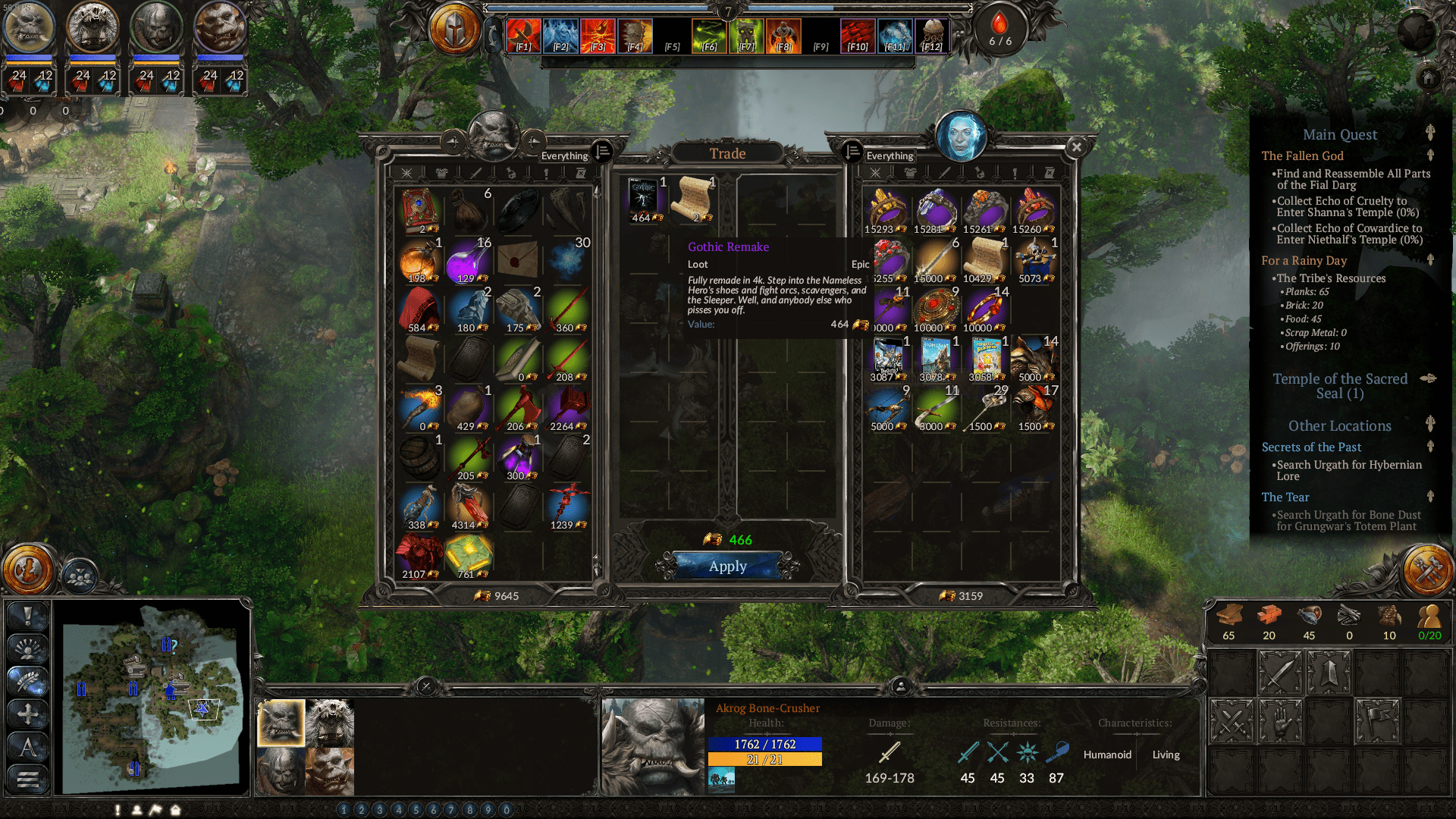Viewport: 1456px width, 819px height.
Task: Toggle map labels with the A icon
Action: coord(28,747)
